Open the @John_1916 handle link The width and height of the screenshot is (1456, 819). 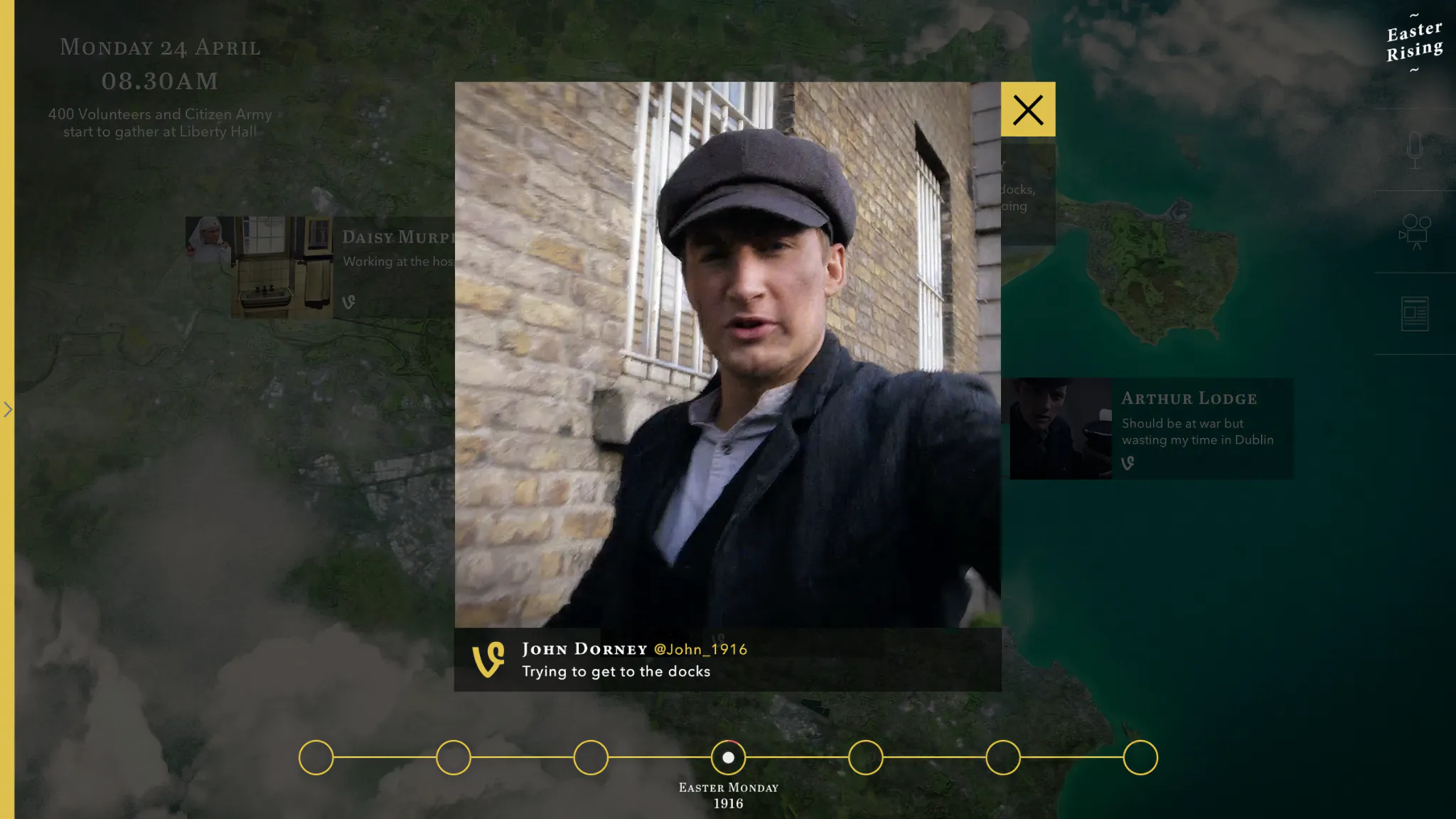[x=700, y=649]
